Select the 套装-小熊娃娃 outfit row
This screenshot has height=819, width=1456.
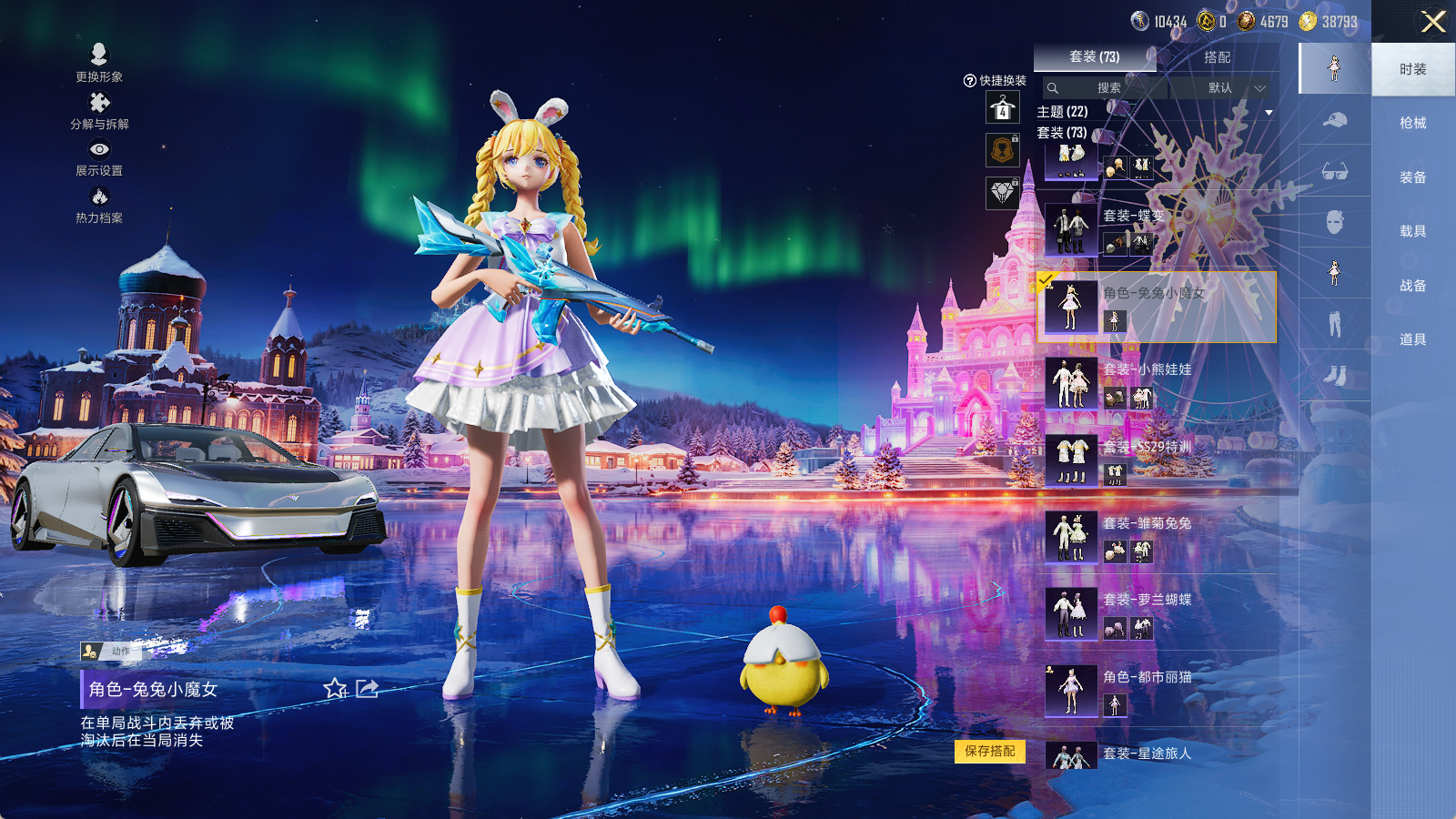[x=1156, y=383]
